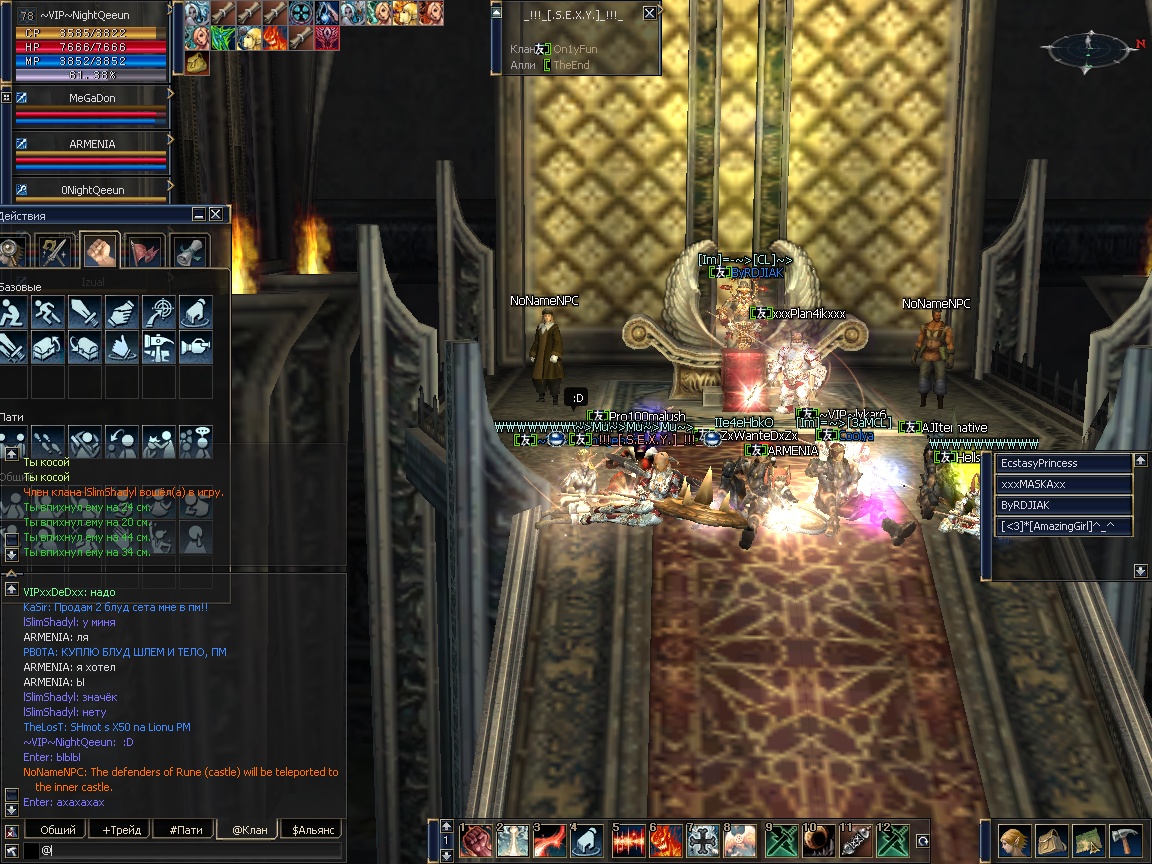Activate the sword attack basic action
The width and height of the screenshot is (1152, 864).
pos(85,313)
